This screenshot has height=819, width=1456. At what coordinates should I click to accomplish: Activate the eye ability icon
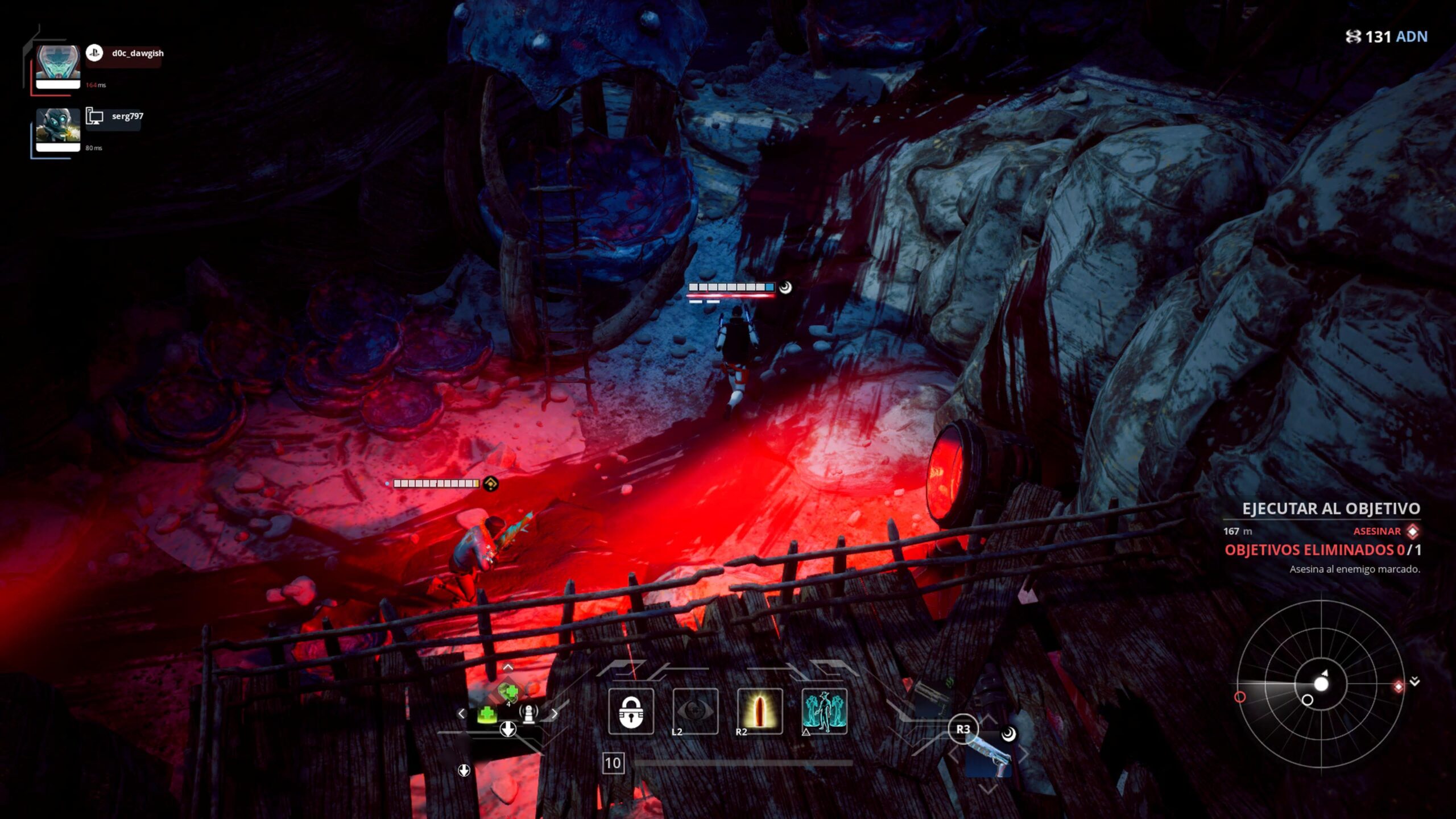[695, 712]
